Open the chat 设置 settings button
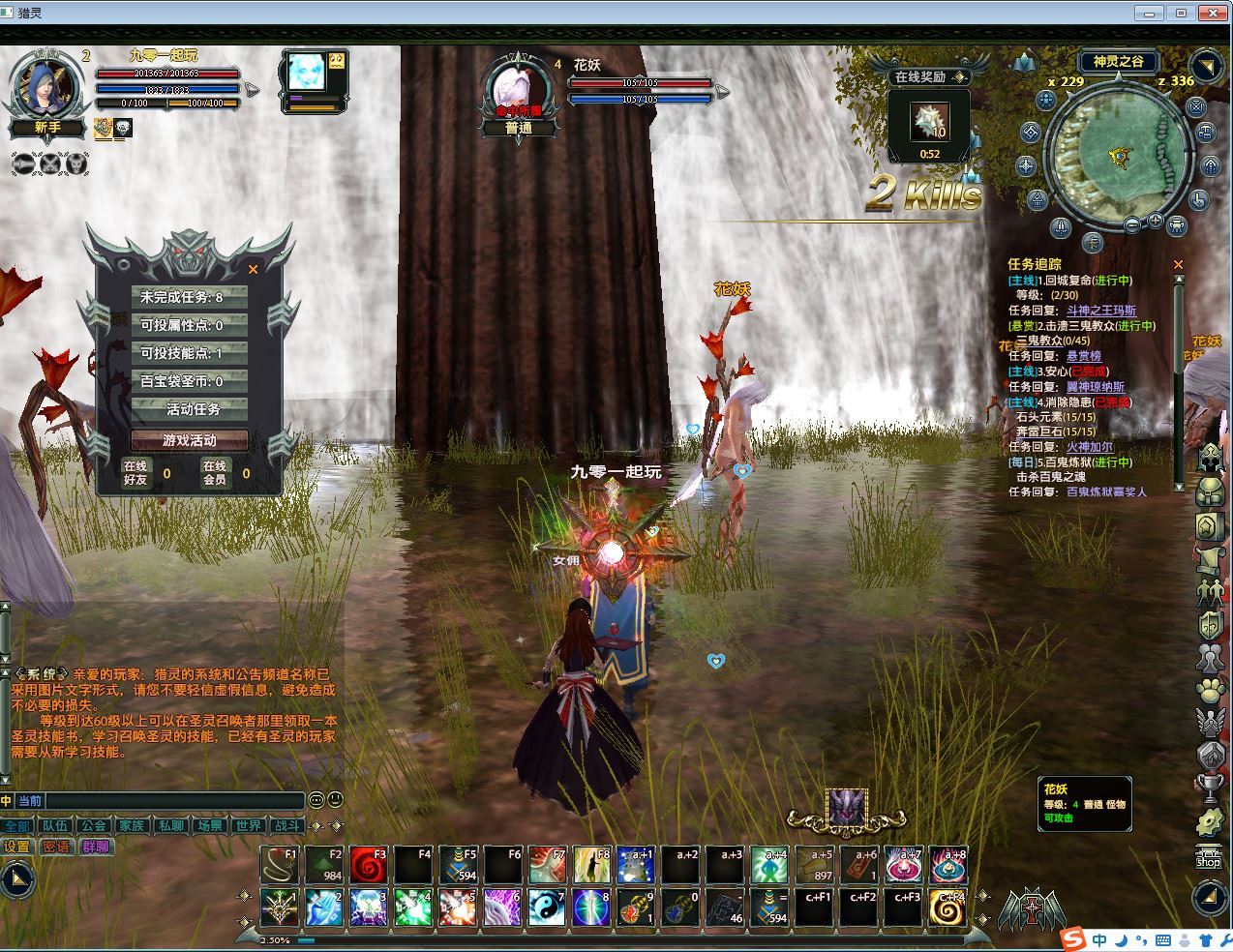Screen dimensions: 1233x952 coord(17,847)
